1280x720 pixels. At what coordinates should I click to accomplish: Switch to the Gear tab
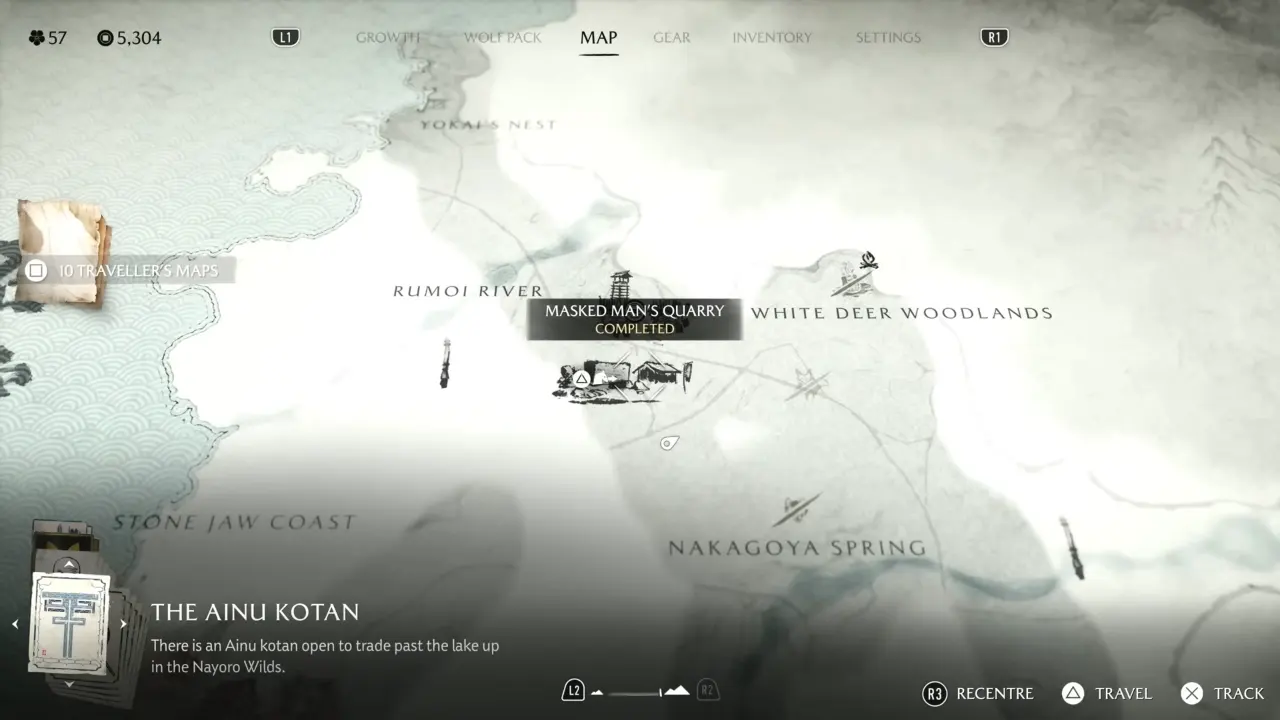[671, 38]
